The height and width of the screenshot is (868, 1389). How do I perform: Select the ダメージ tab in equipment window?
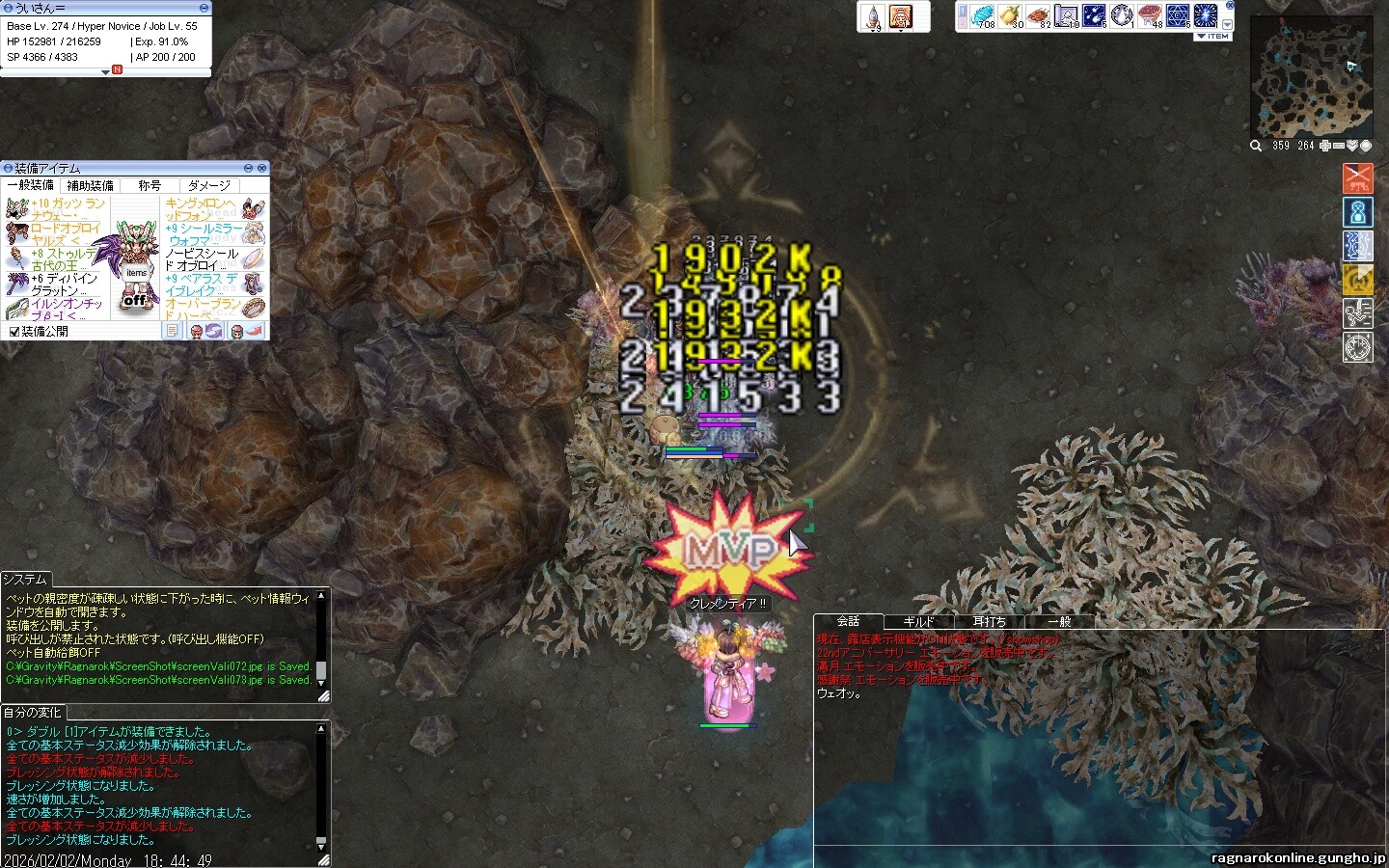click(x=208, y=185)
